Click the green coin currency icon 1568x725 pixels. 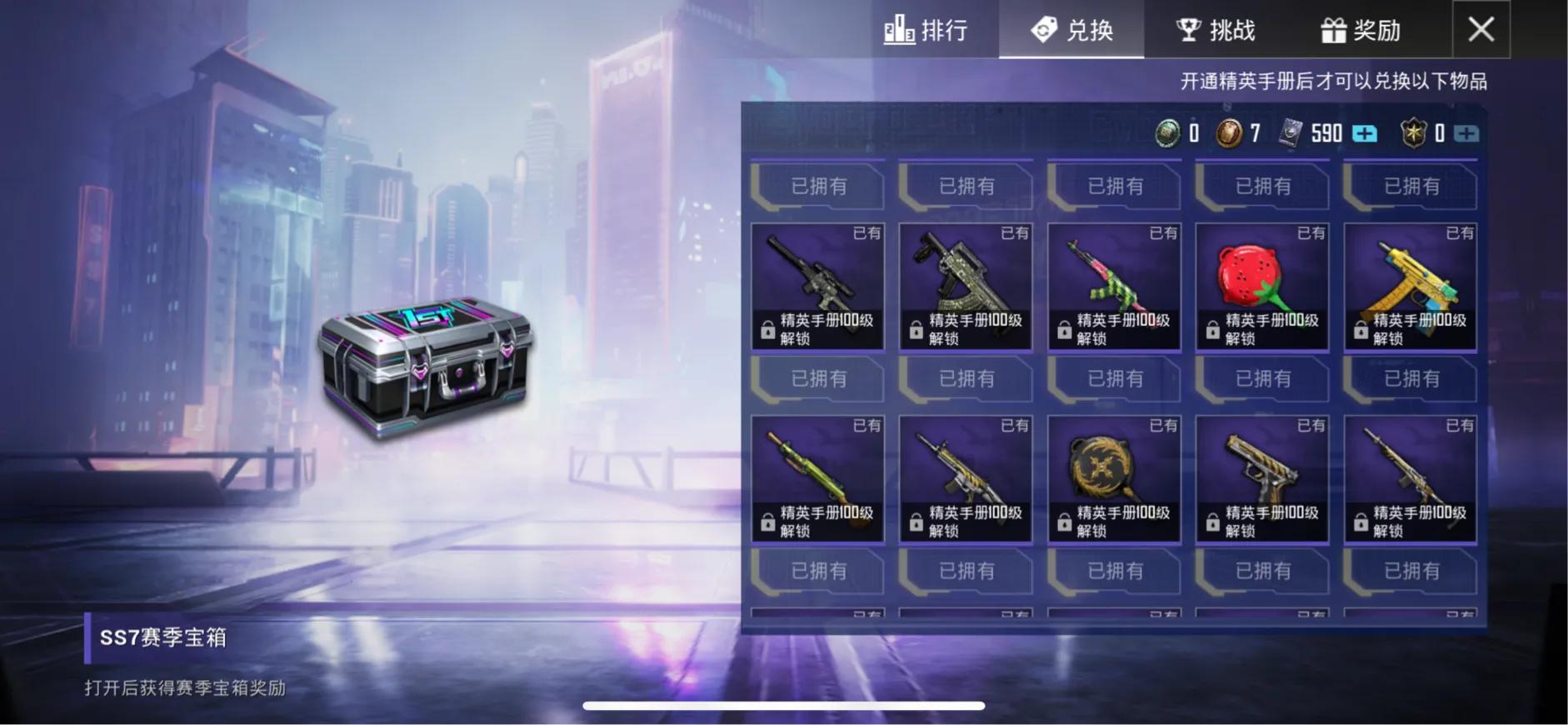click(1167, 133)
